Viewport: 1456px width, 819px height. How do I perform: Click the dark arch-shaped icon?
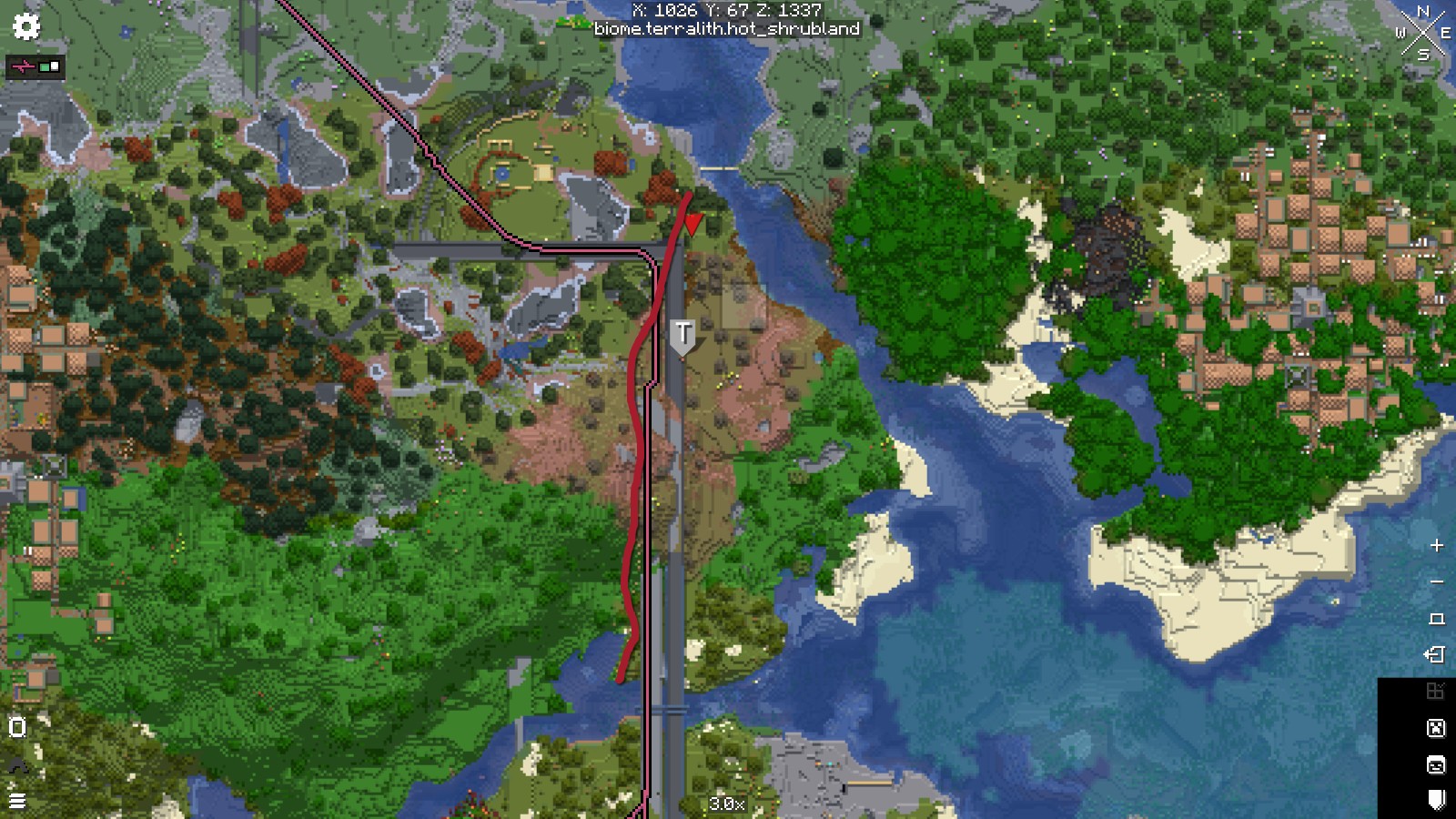coord(17,766)
